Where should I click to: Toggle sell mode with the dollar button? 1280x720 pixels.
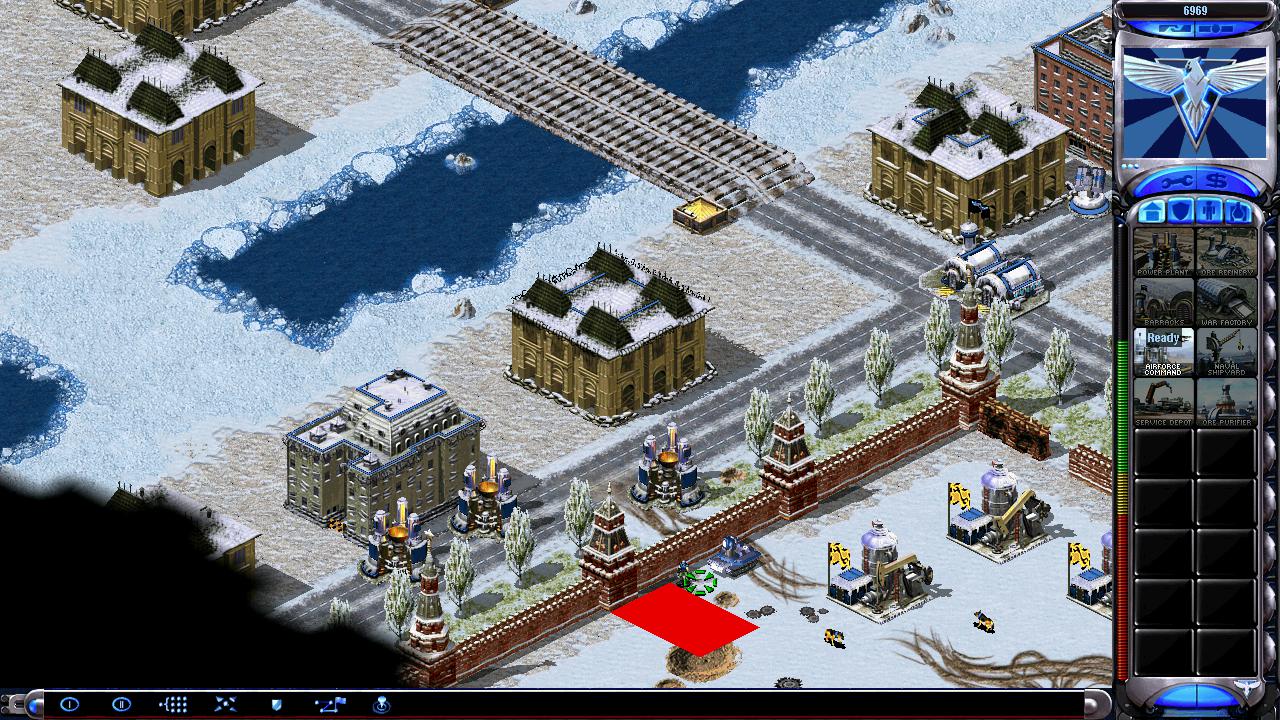coord(1216,180)
